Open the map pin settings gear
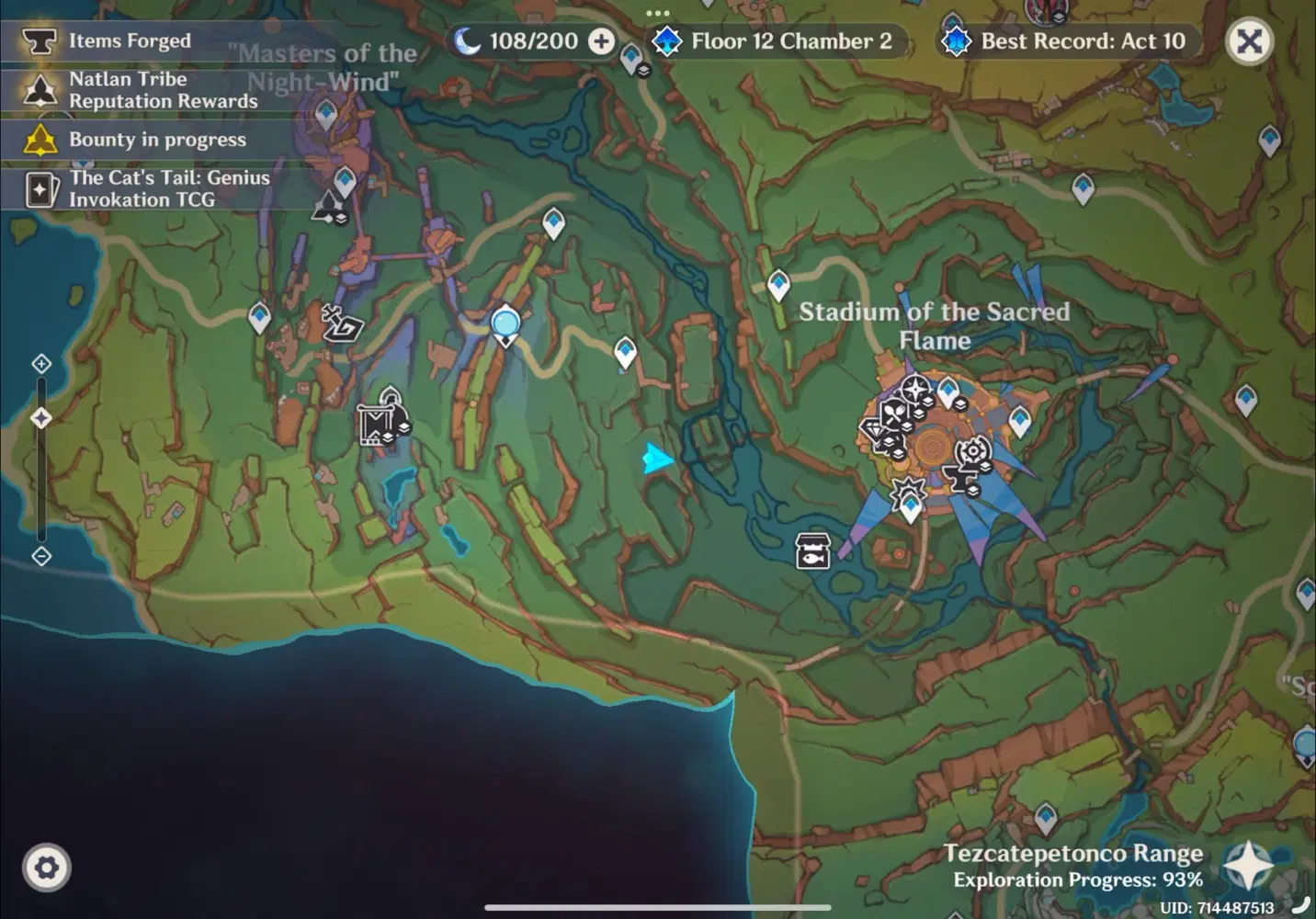Image resolution: width=1316 pixels, height=919 pixels. click(47, 866)
